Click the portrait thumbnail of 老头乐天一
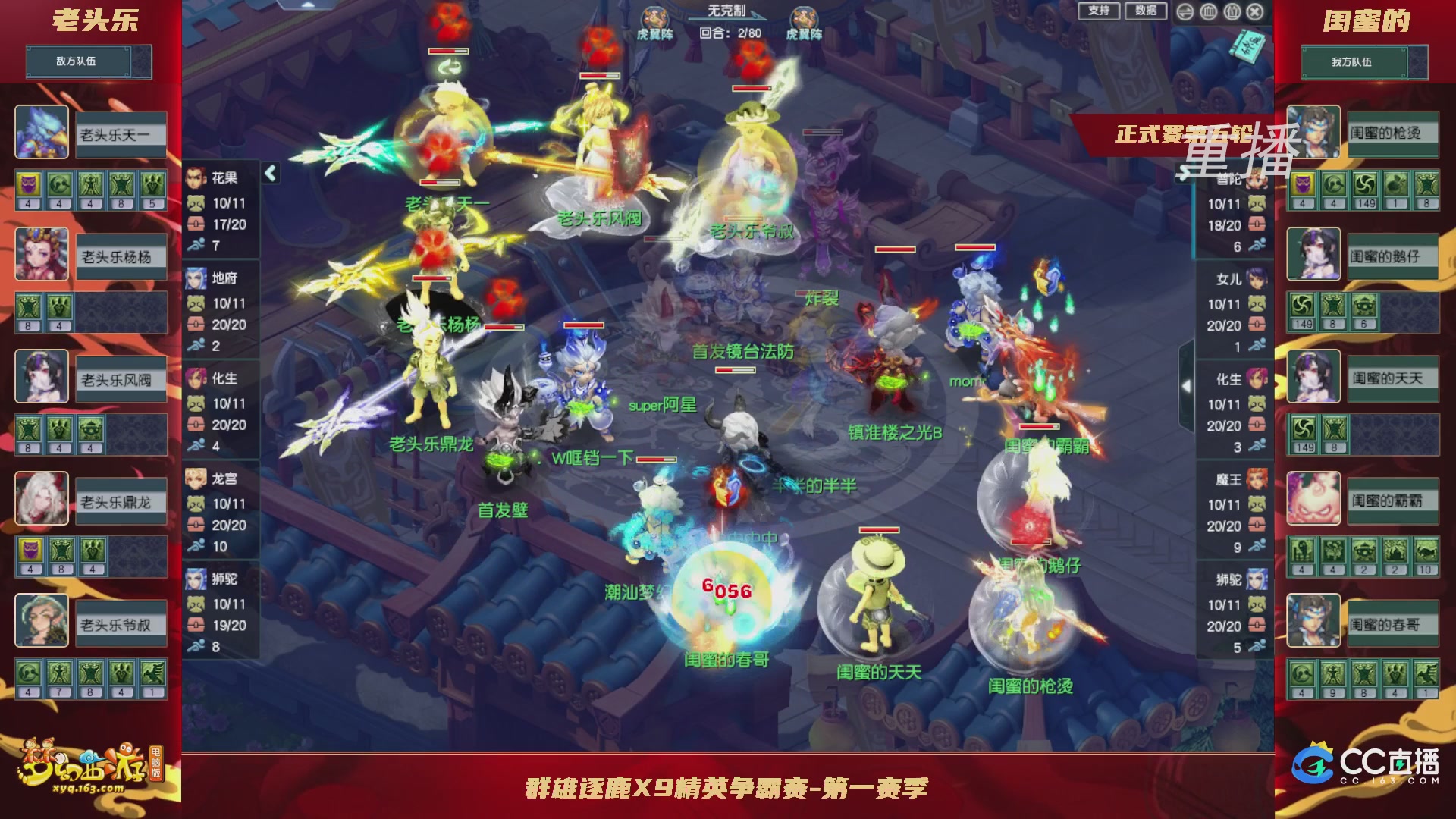1456x819 pixels. pos(42,133)
